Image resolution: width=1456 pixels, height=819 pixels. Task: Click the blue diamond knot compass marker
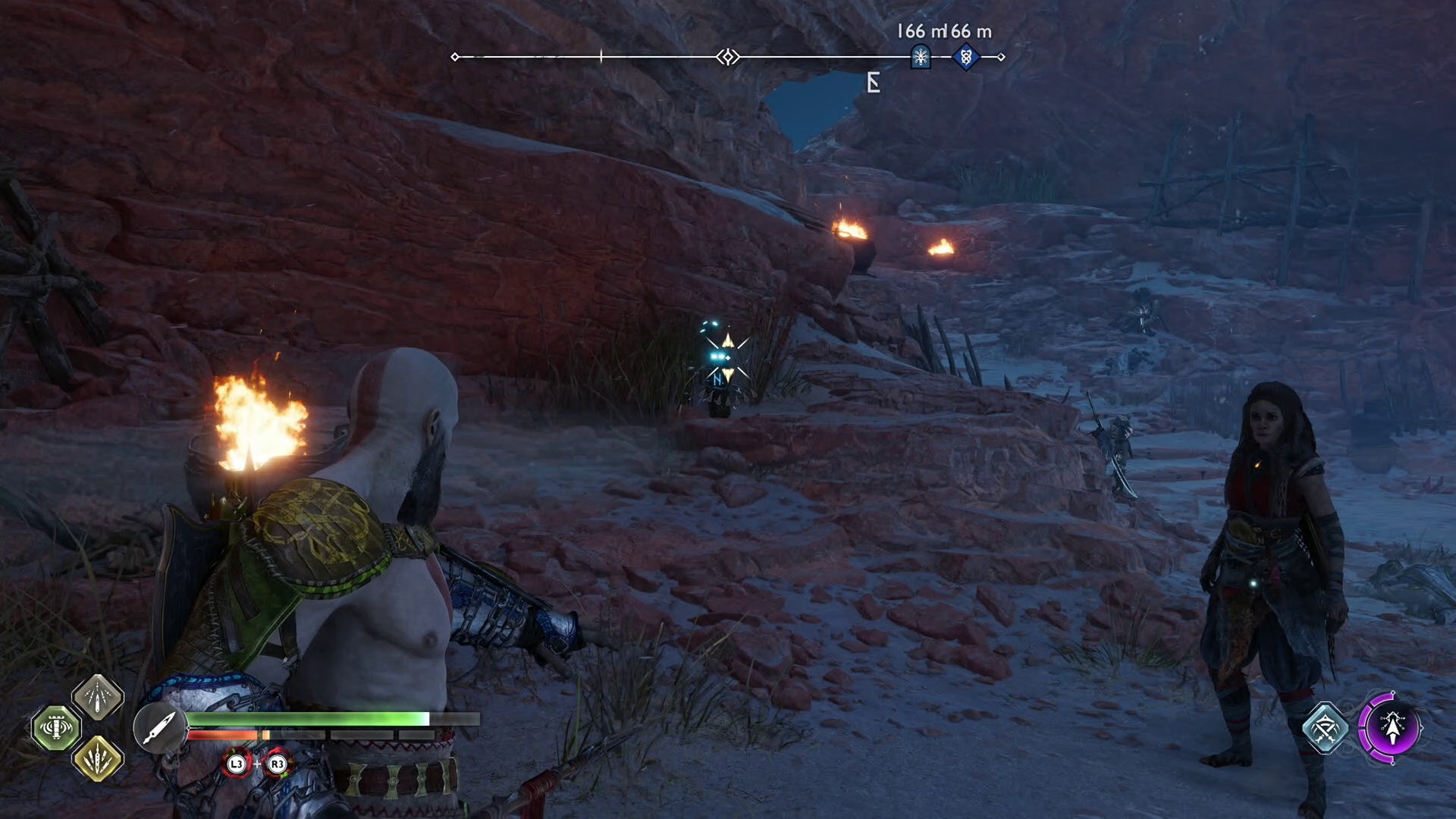965,57
